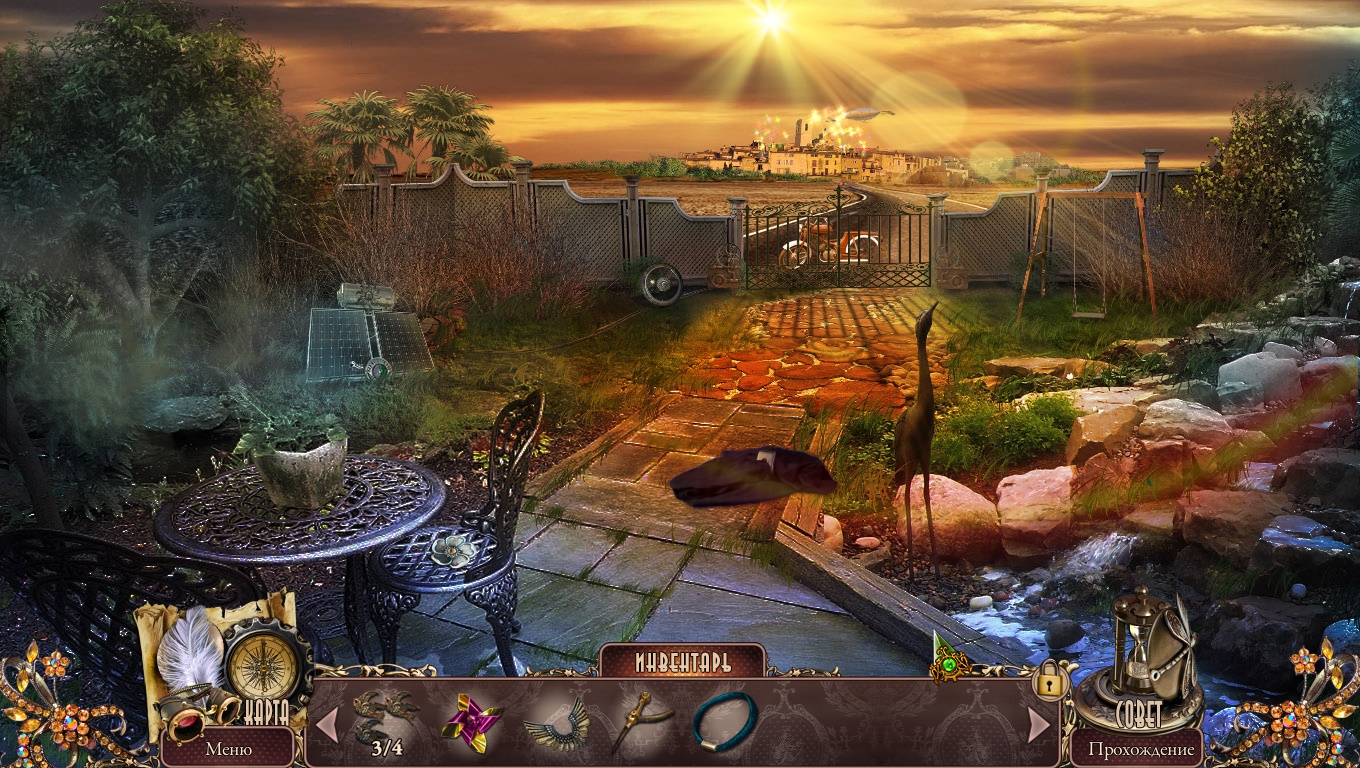Viewport: 1360px width, 768px height.
Task: Open the Меню button
Action: [x=228, y=748]
